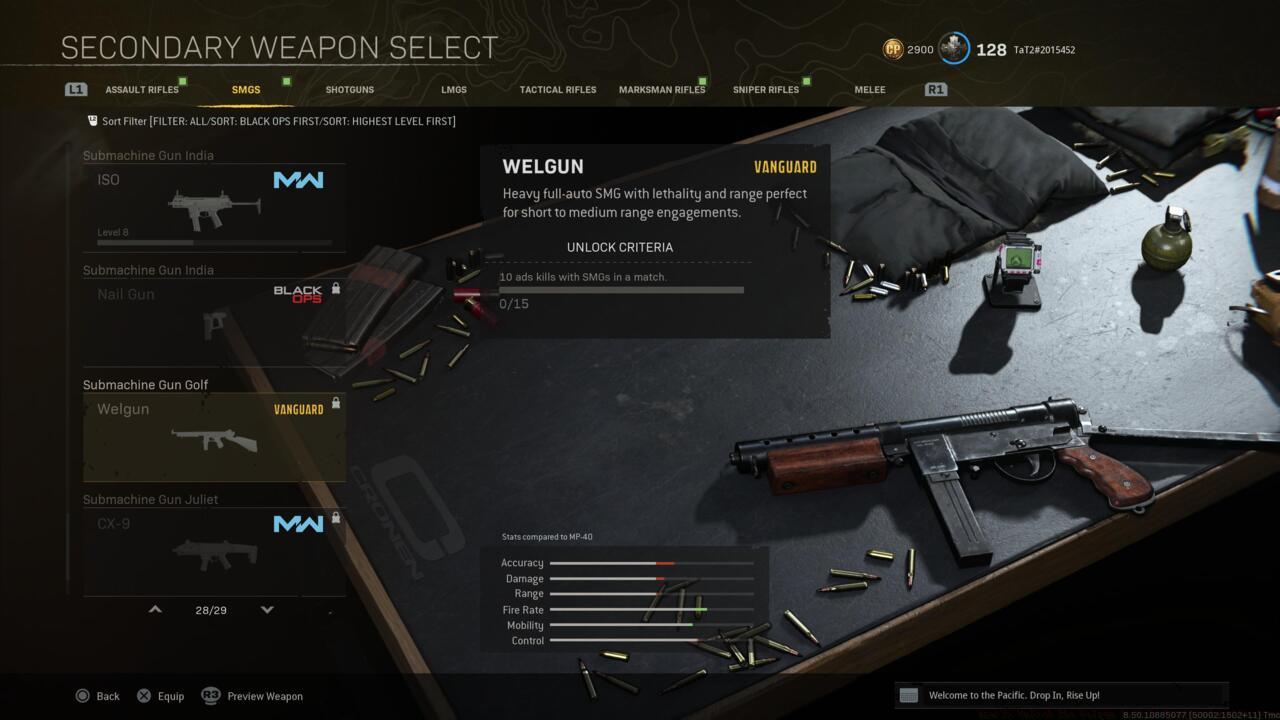Click the weapon icon beside Sort Filter
The width and height of the screenshot is (1280, 720).
90,120
